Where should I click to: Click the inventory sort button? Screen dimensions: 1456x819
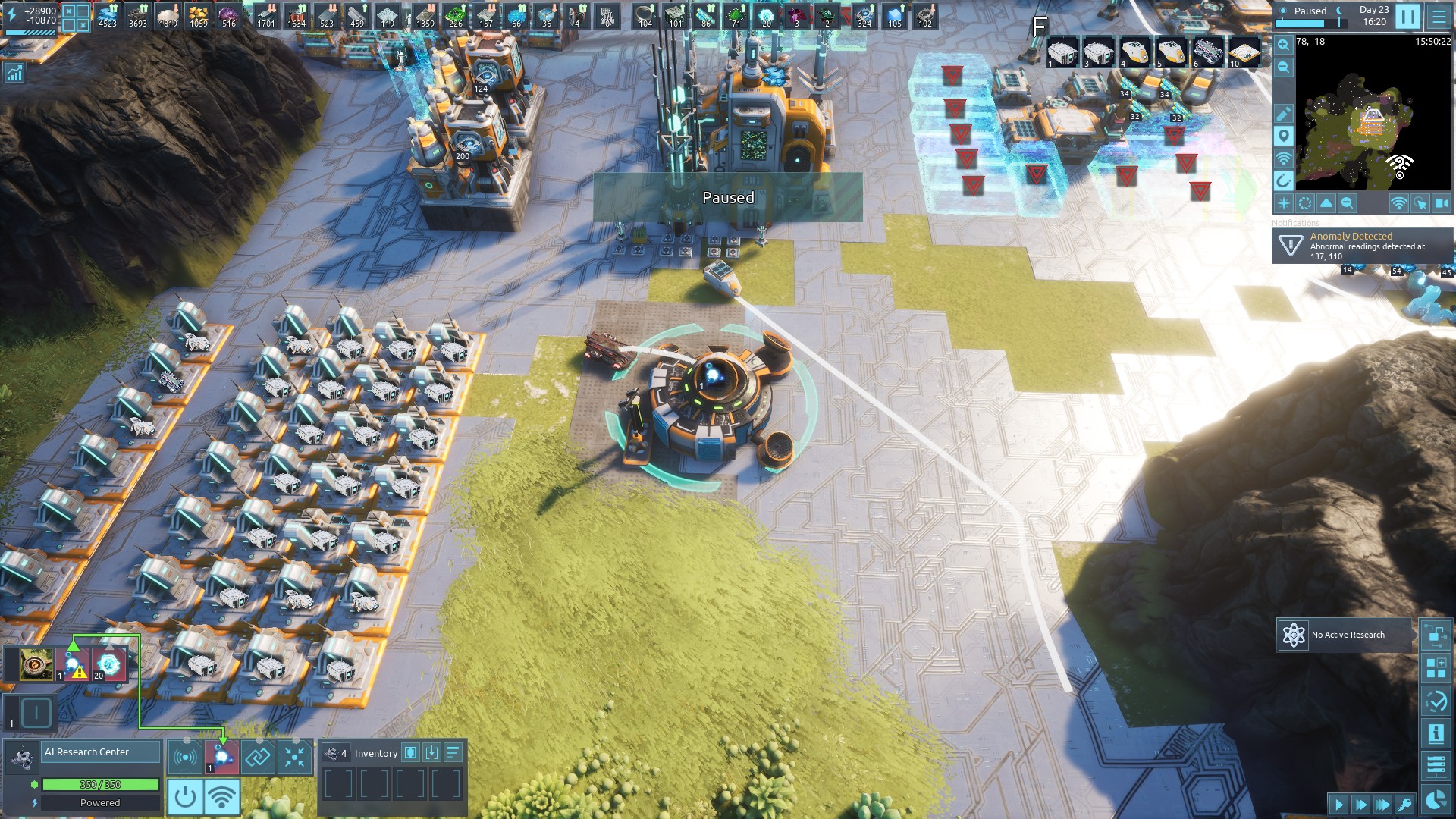point(453,753)
